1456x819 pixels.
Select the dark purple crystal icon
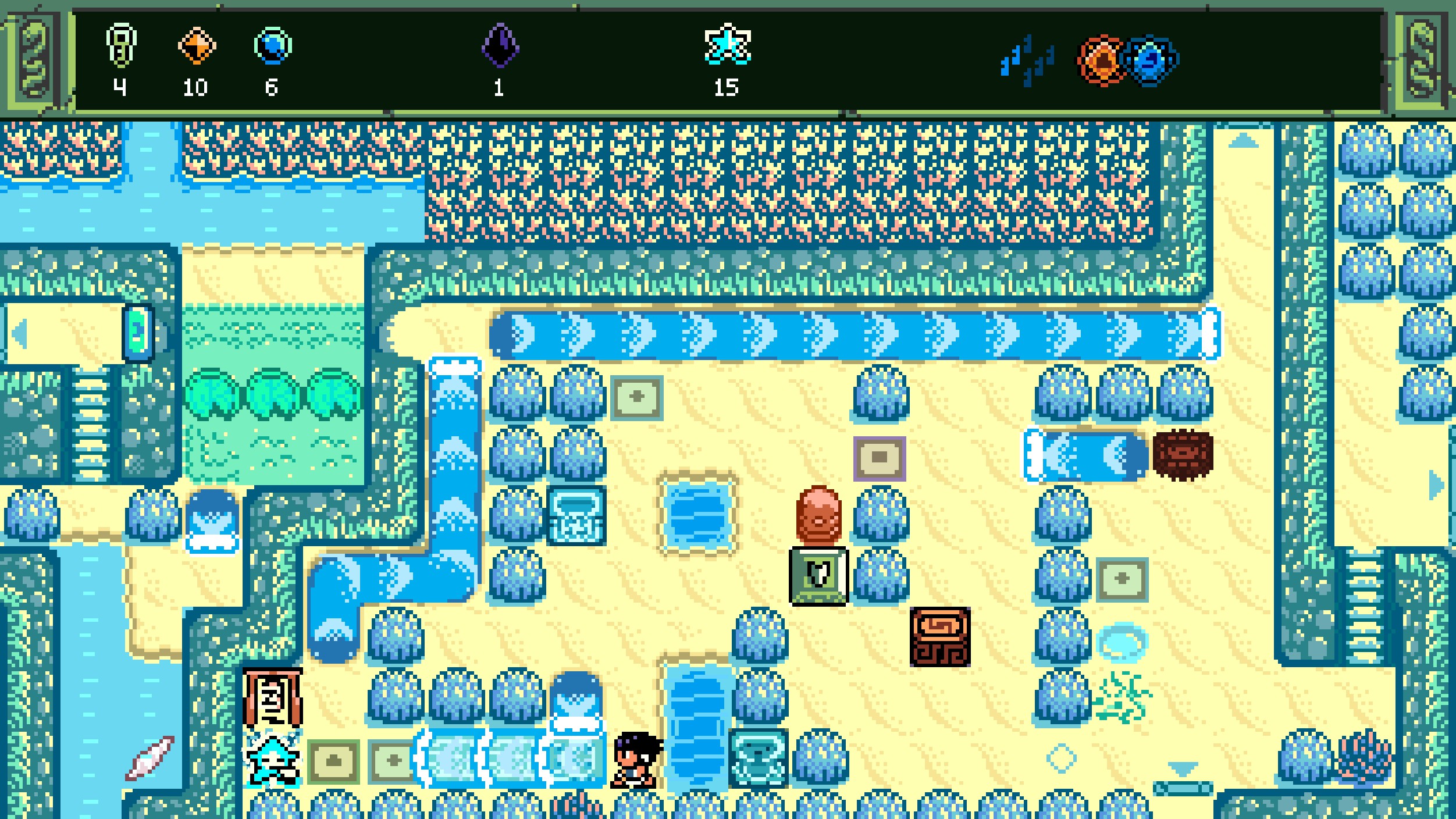click(x=500, y=45)
